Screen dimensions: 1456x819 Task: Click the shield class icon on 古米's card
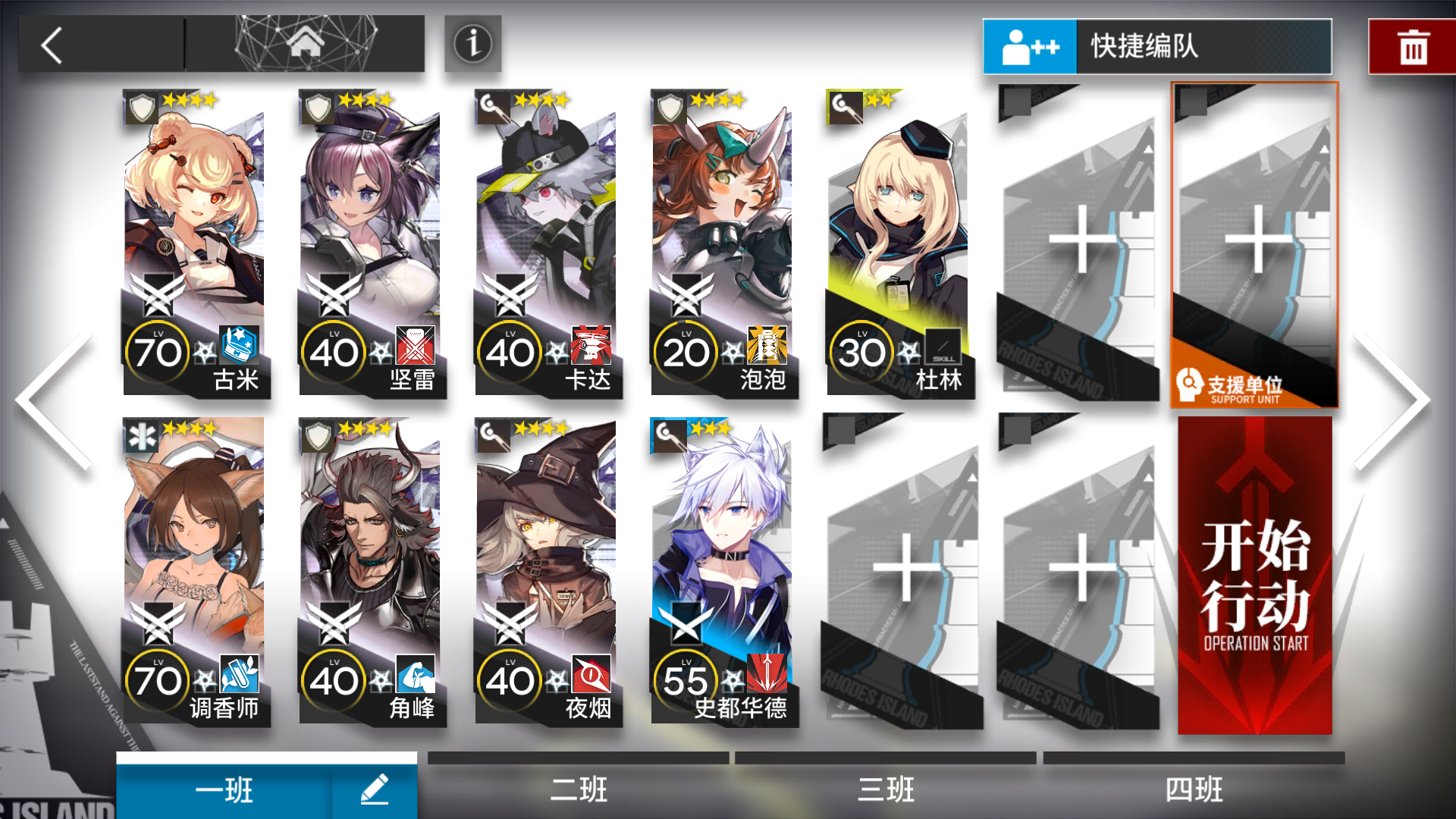tap(140, 107)
